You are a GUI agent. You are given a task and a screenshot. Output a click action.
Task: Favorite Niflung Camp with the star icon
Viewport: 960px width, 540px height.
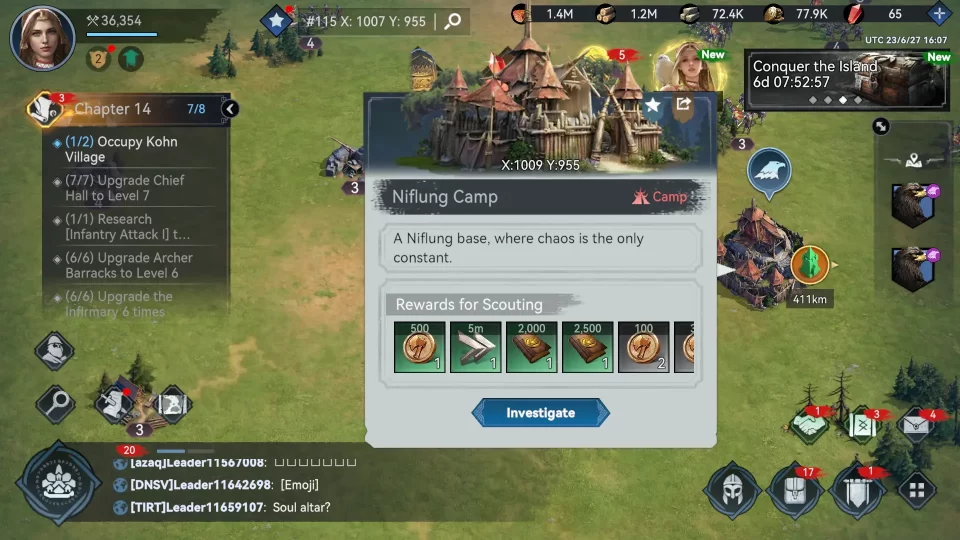[652, 105]
